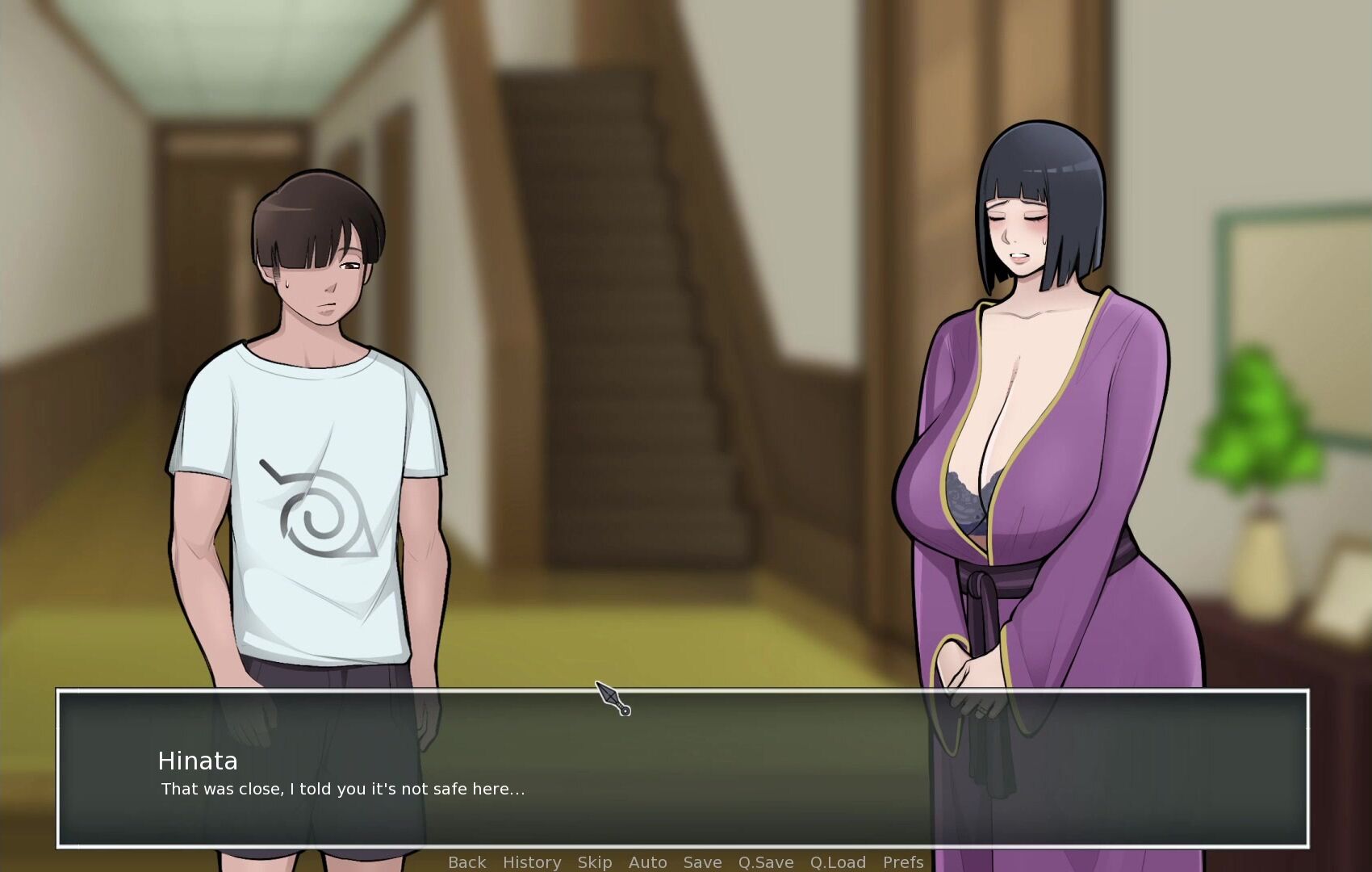1372x872 pixels.
Task: Open the Save game screen
Action: pos(702,862)
